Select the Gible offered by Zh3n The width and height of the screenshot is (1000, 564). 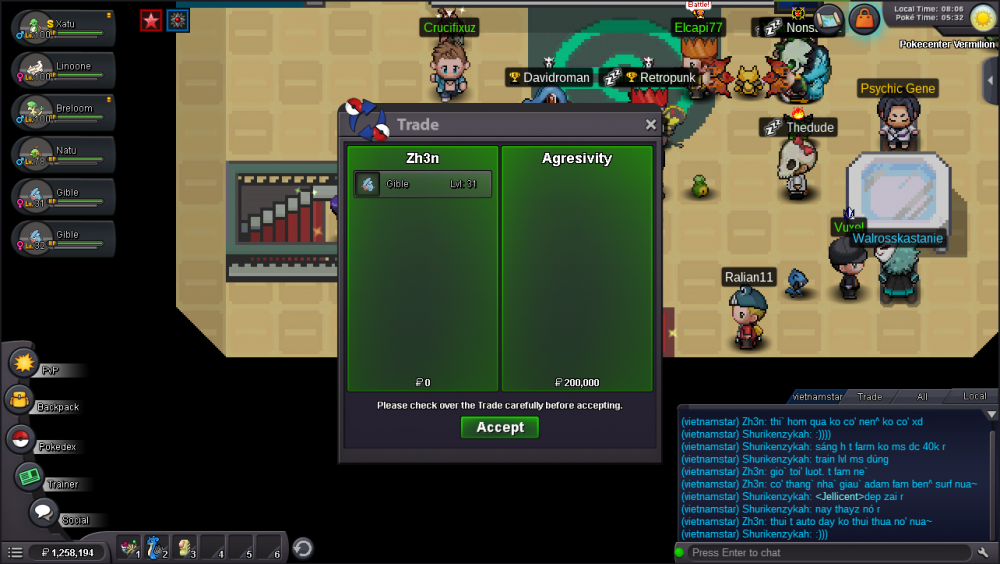pyautogui.click(x=422, y=184)
